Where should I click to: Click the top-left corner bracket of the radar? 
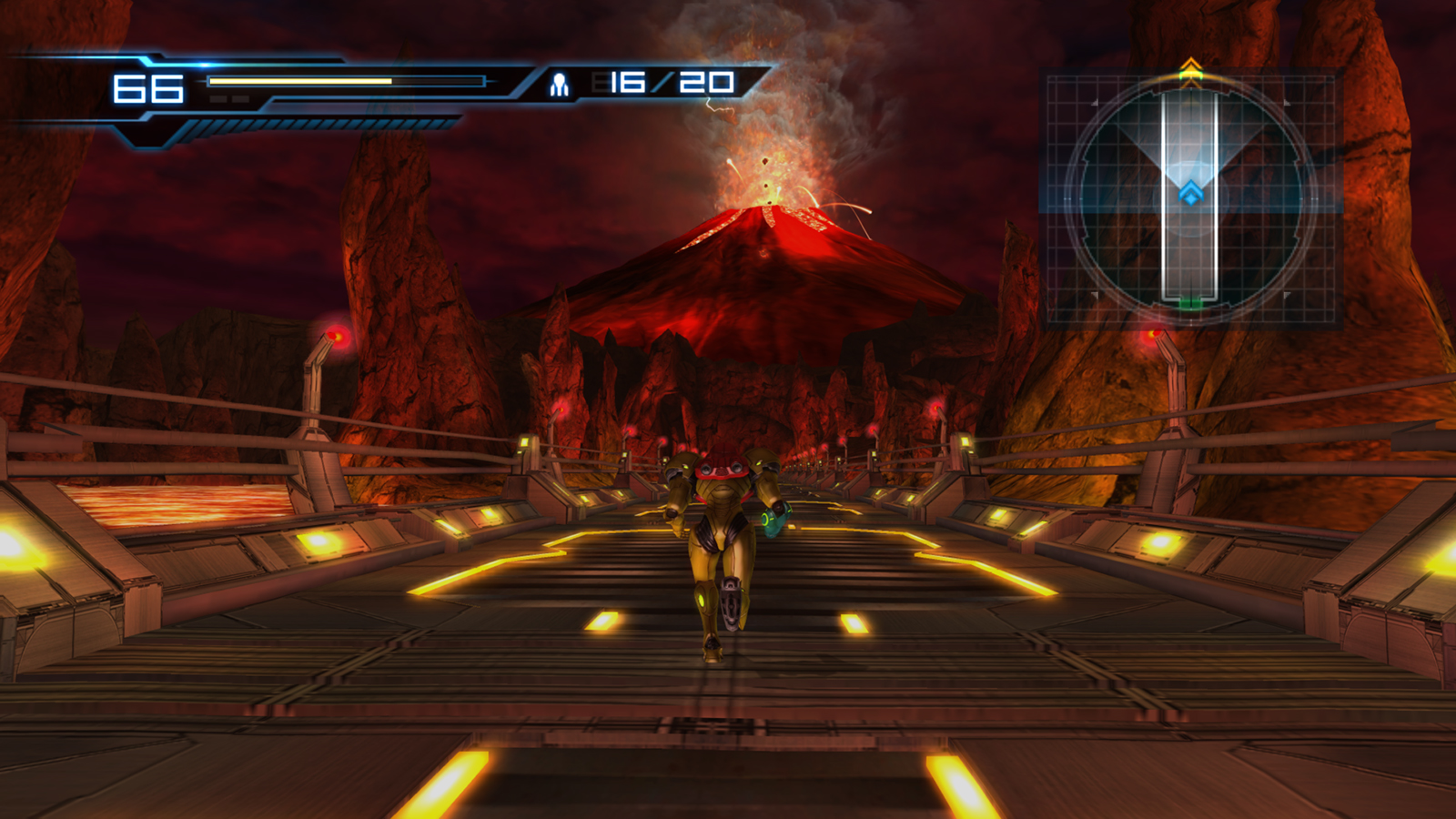coord(1094,102)
